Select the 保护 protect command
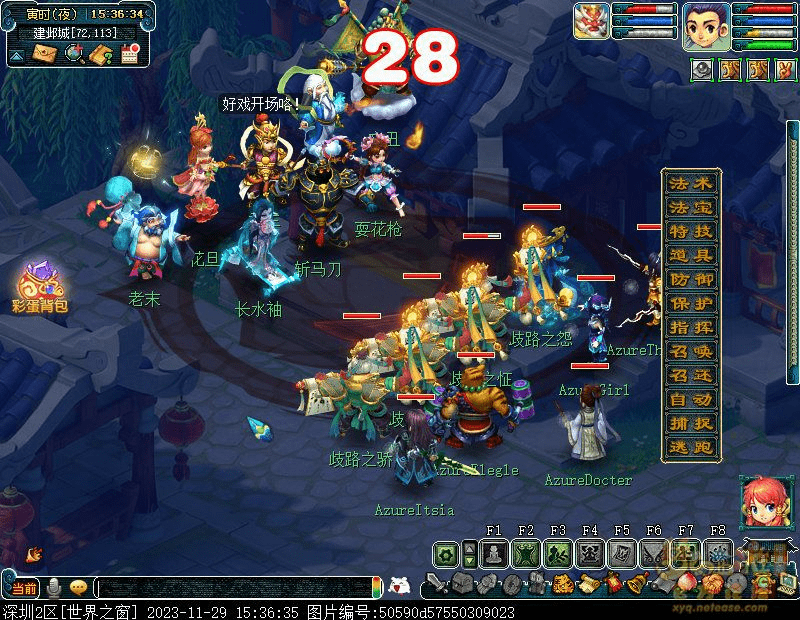Image resolution: width=800 pixels, height=620 pixels. (691, 303)
